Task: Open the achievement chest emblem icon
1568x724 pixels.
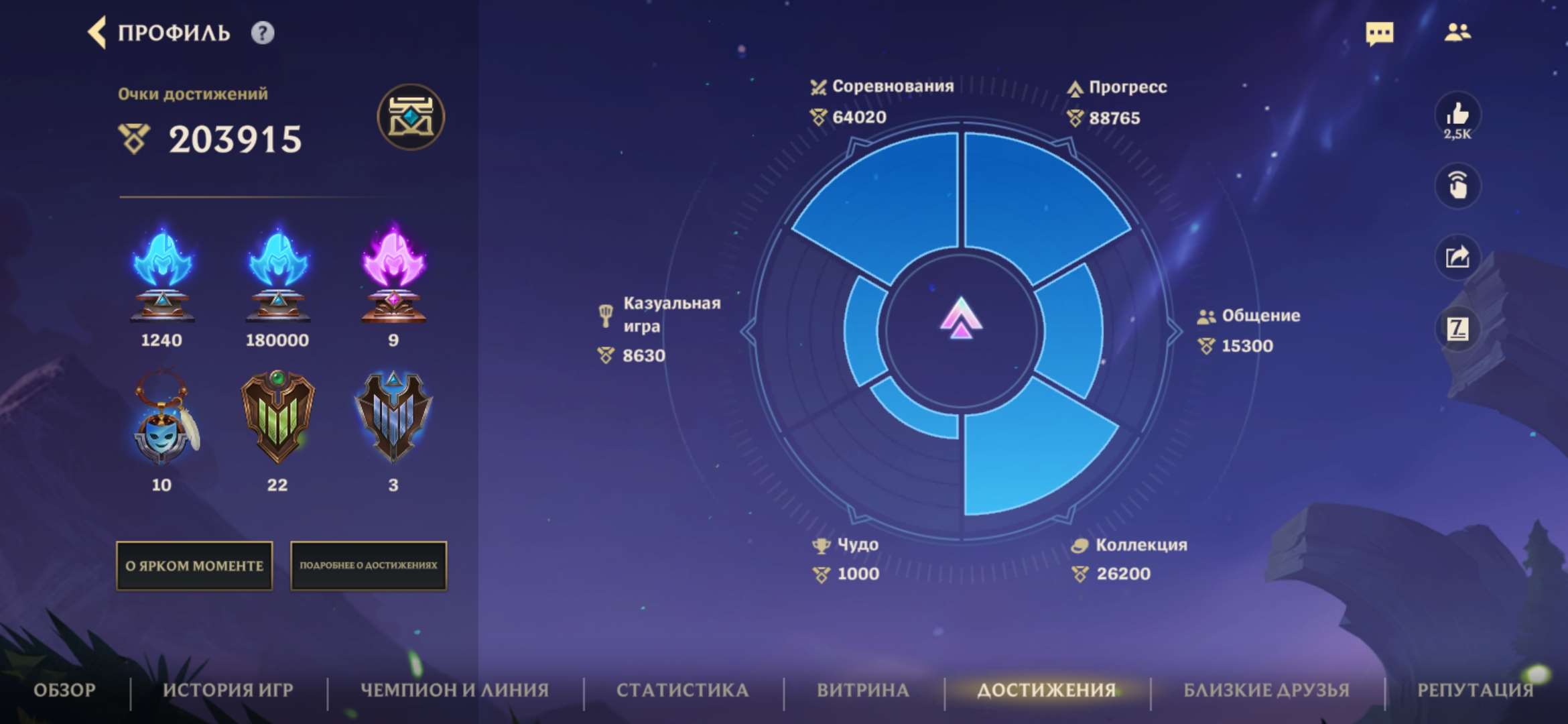Action: point(410,117)
